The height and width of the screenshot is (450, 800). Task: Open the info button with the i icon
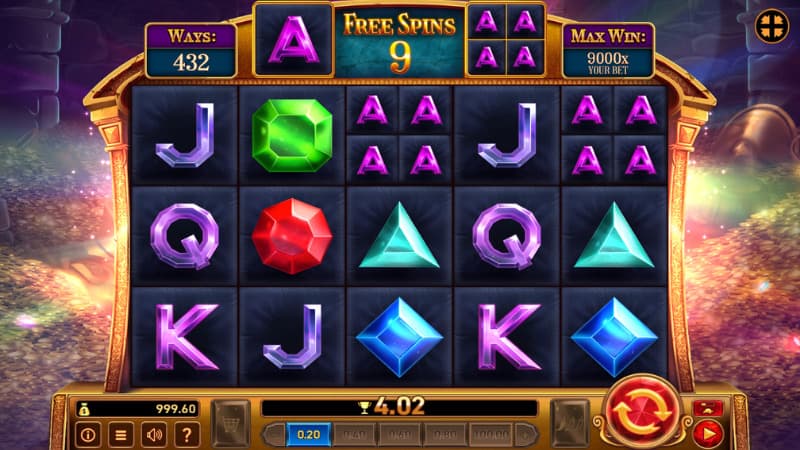click(88, 435)
